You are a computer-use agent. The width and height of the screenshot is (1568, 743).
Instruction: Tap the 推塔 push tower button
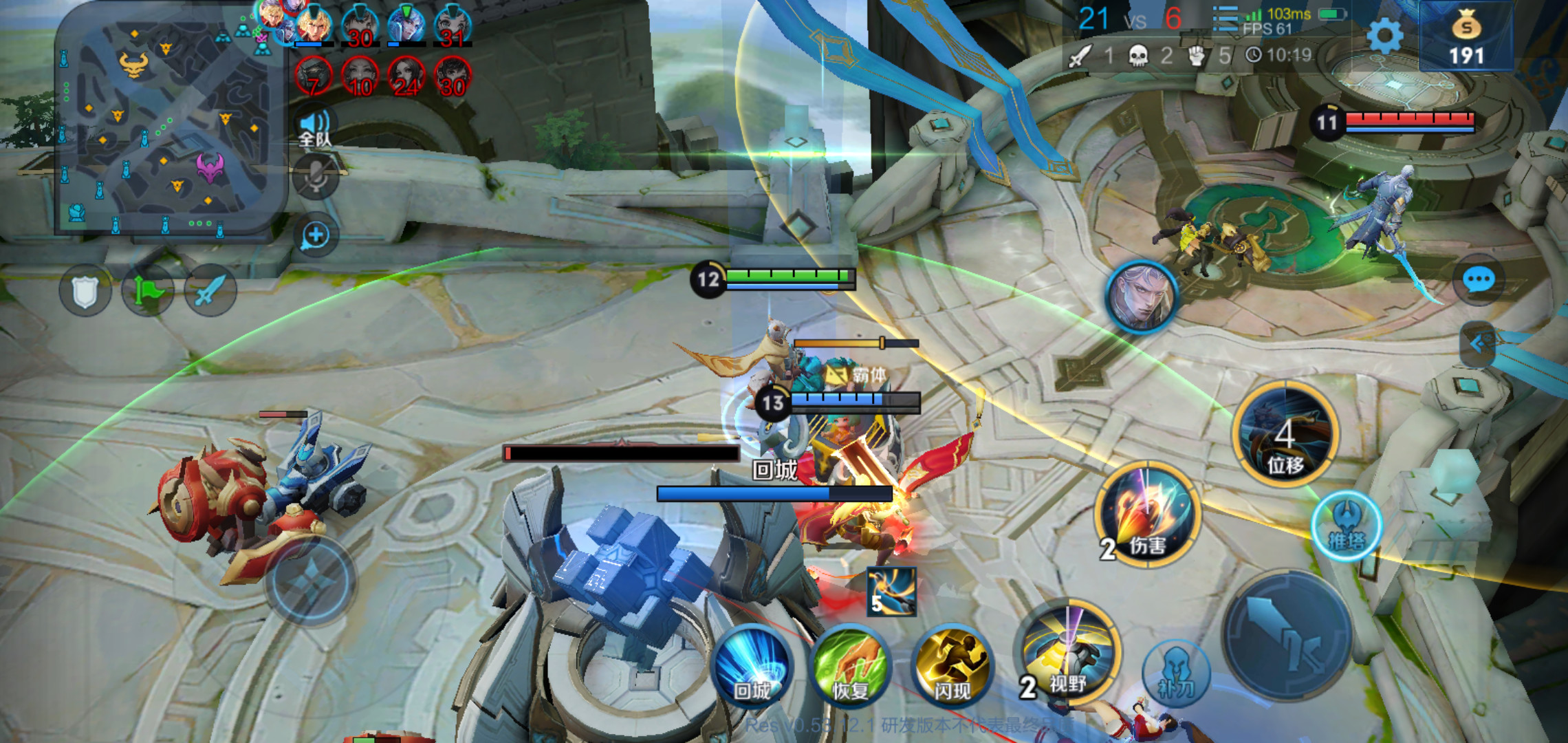tap(1347, 526)
